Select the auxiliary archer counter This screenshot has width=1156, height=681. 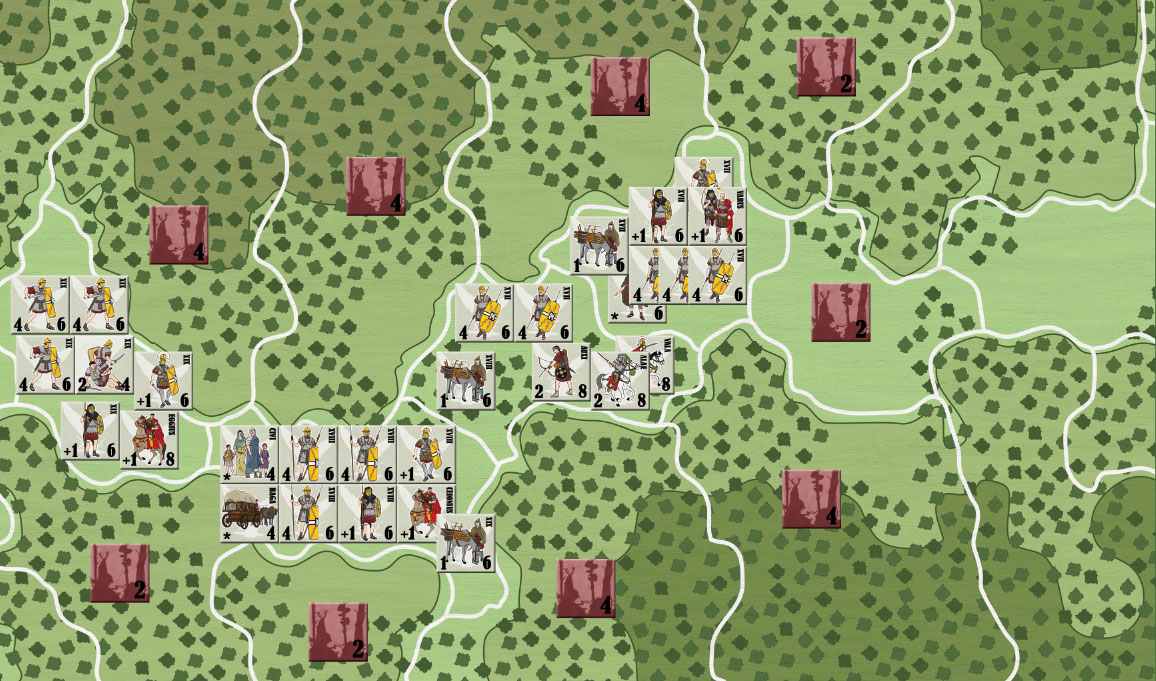(x=561, y=373)
